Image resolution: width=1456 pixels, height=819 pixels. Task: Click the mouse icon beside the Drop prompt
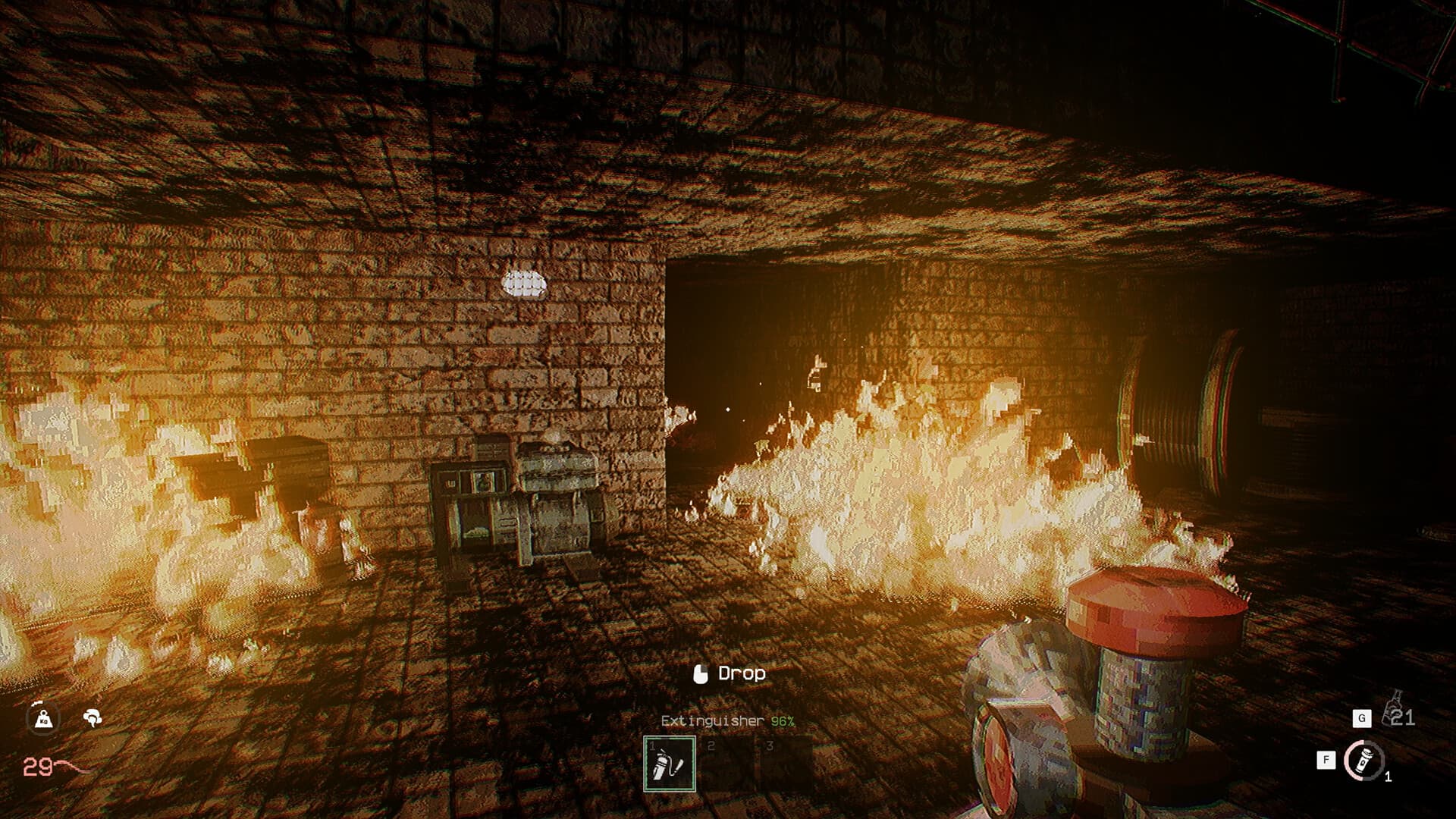click(x=701, y=672)
